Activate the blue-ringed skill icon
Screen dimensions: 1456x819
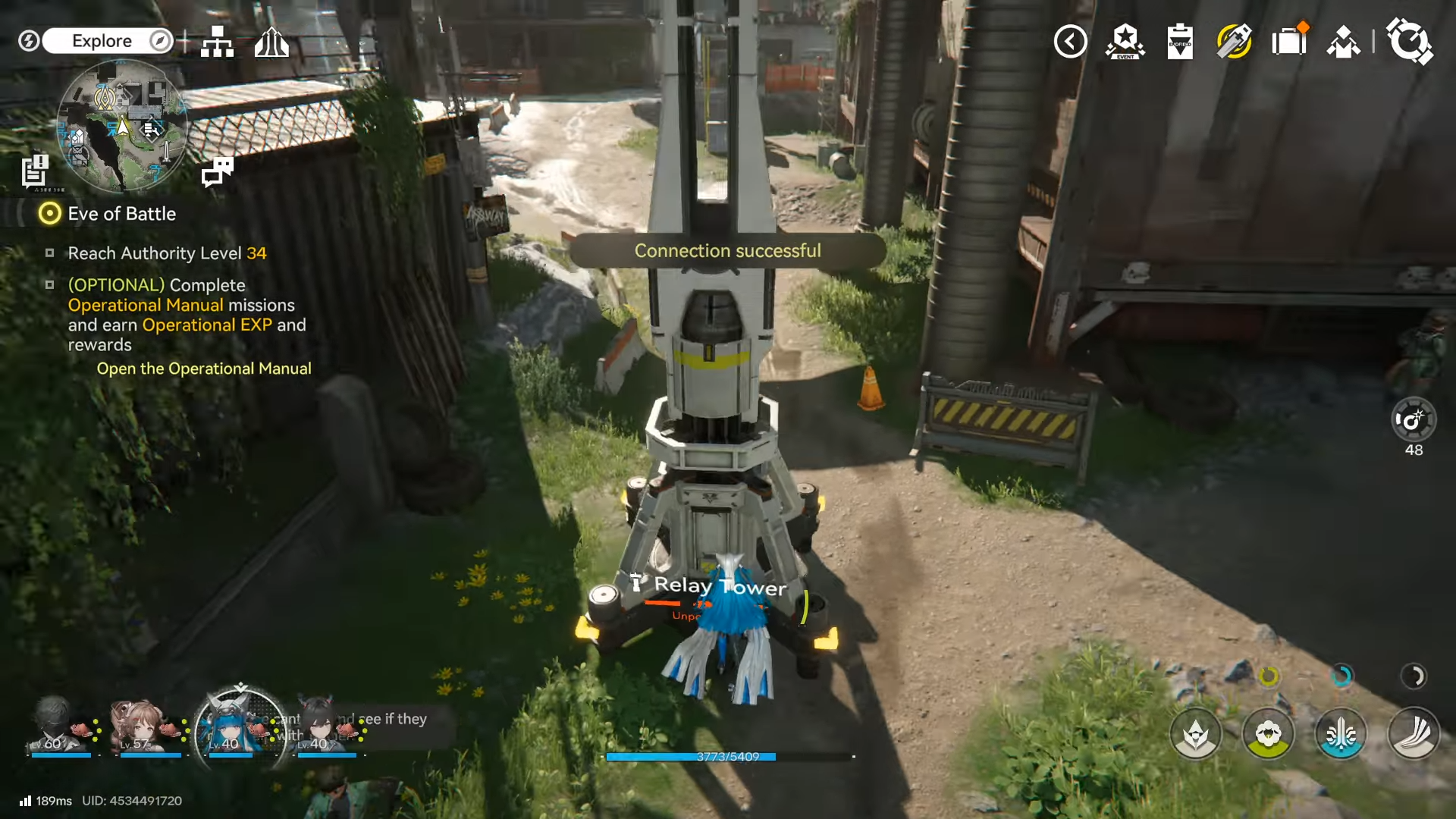pos(1341,734)
